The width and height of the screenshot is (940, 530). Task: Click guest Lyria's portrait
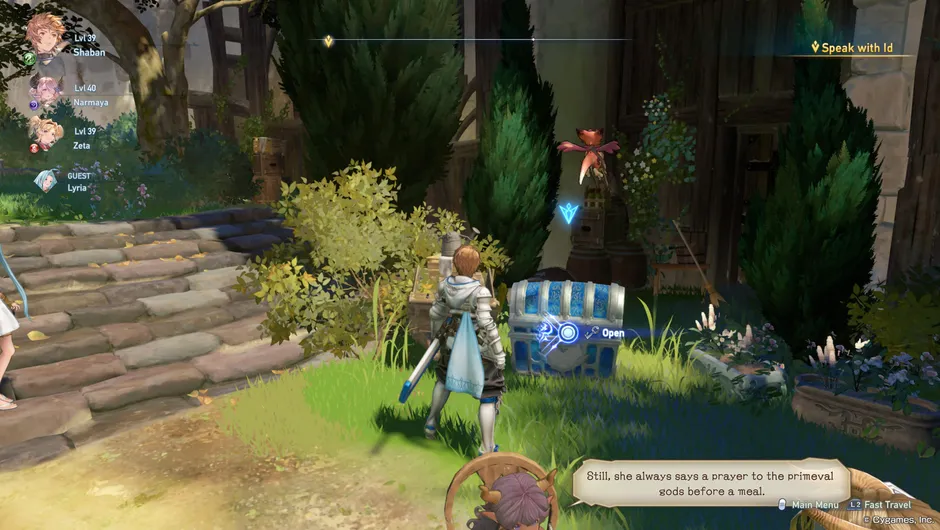45,180
